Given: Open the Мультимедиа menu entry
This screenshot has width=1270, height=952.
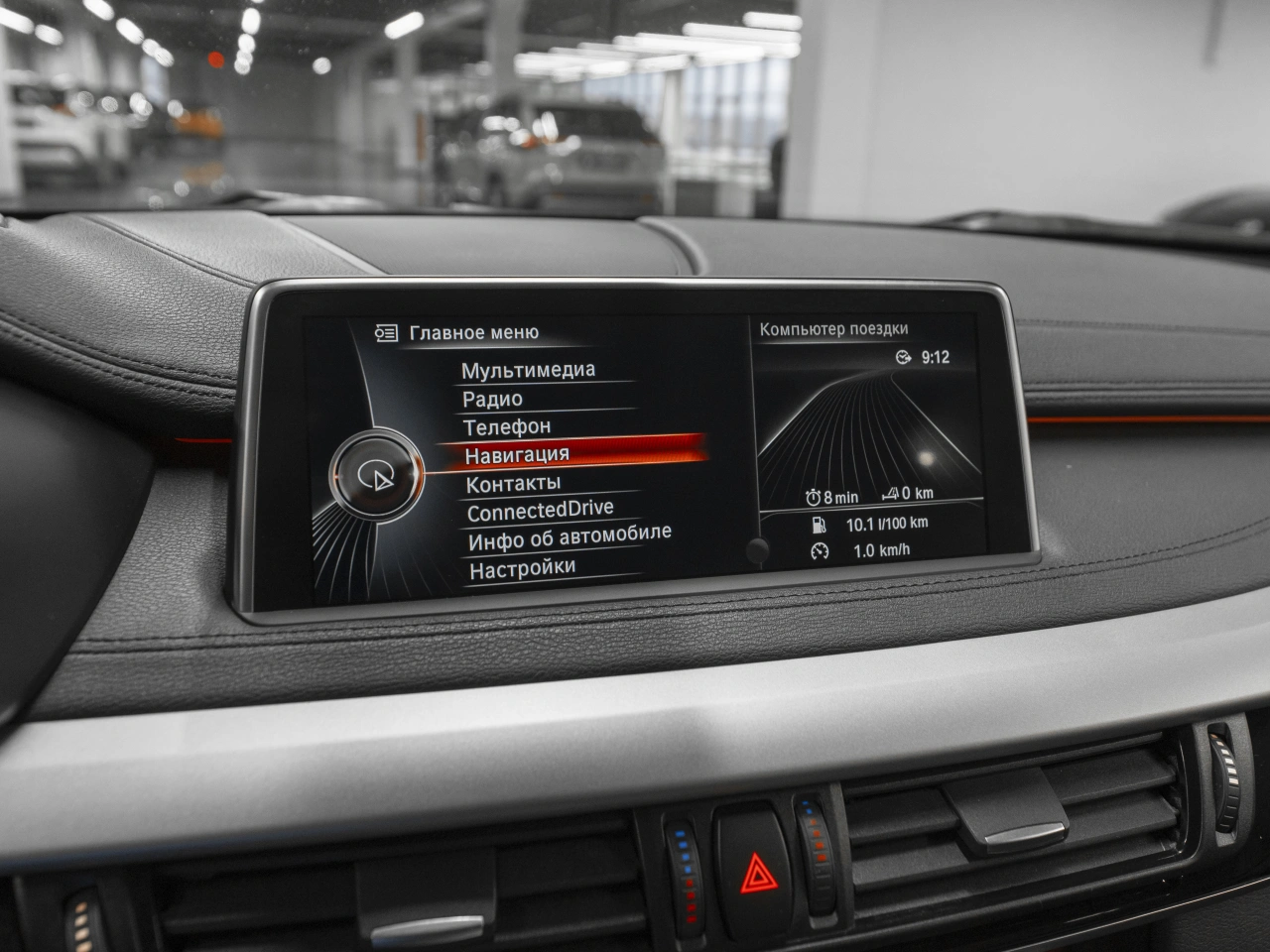Looking at the screenshot, I should (x=528, y=370).
